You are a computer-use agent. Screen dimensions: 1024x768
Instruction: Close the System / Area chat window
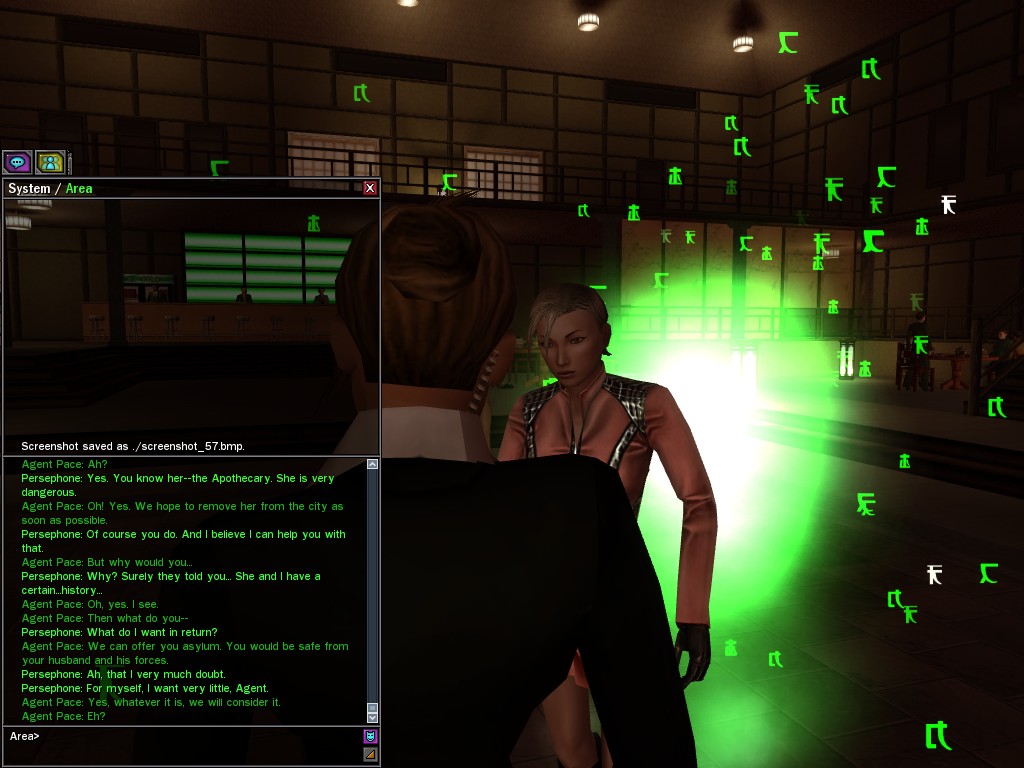tap(370, 188)
